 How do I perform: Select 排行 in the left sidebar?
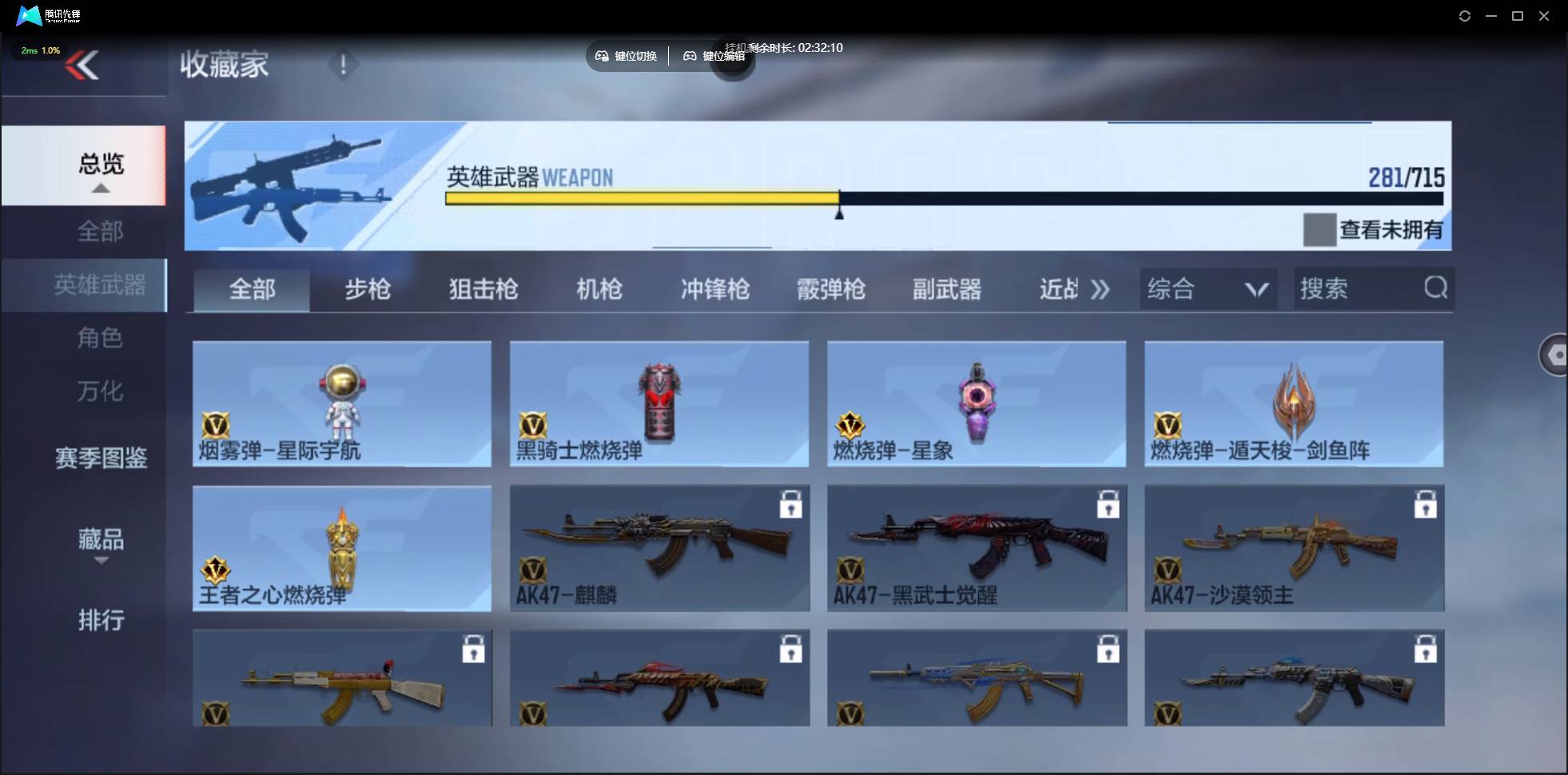coord(101,621)
